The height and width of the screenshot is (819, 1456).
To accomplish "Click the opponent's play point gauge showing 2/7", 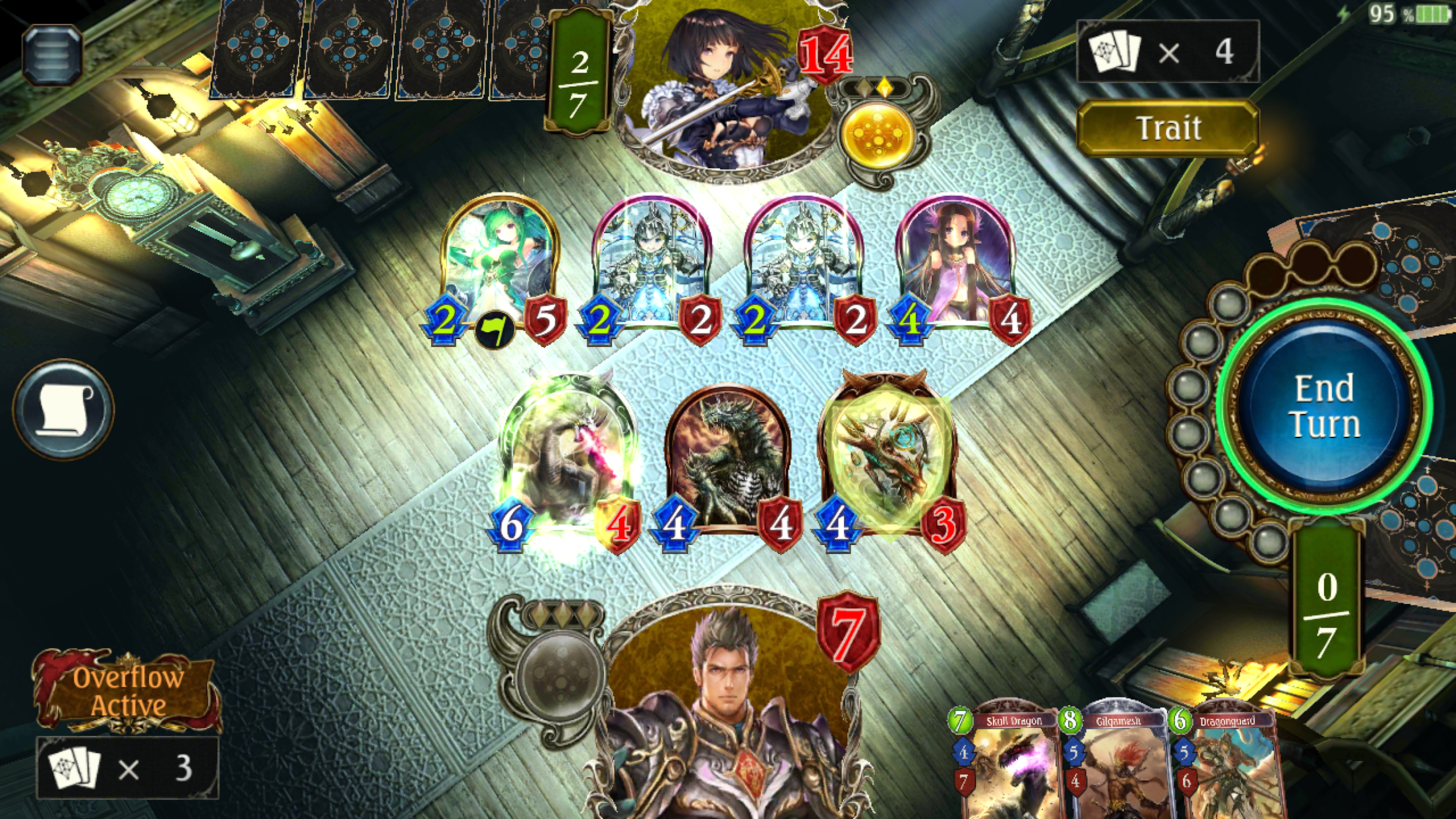I will 578,71.
